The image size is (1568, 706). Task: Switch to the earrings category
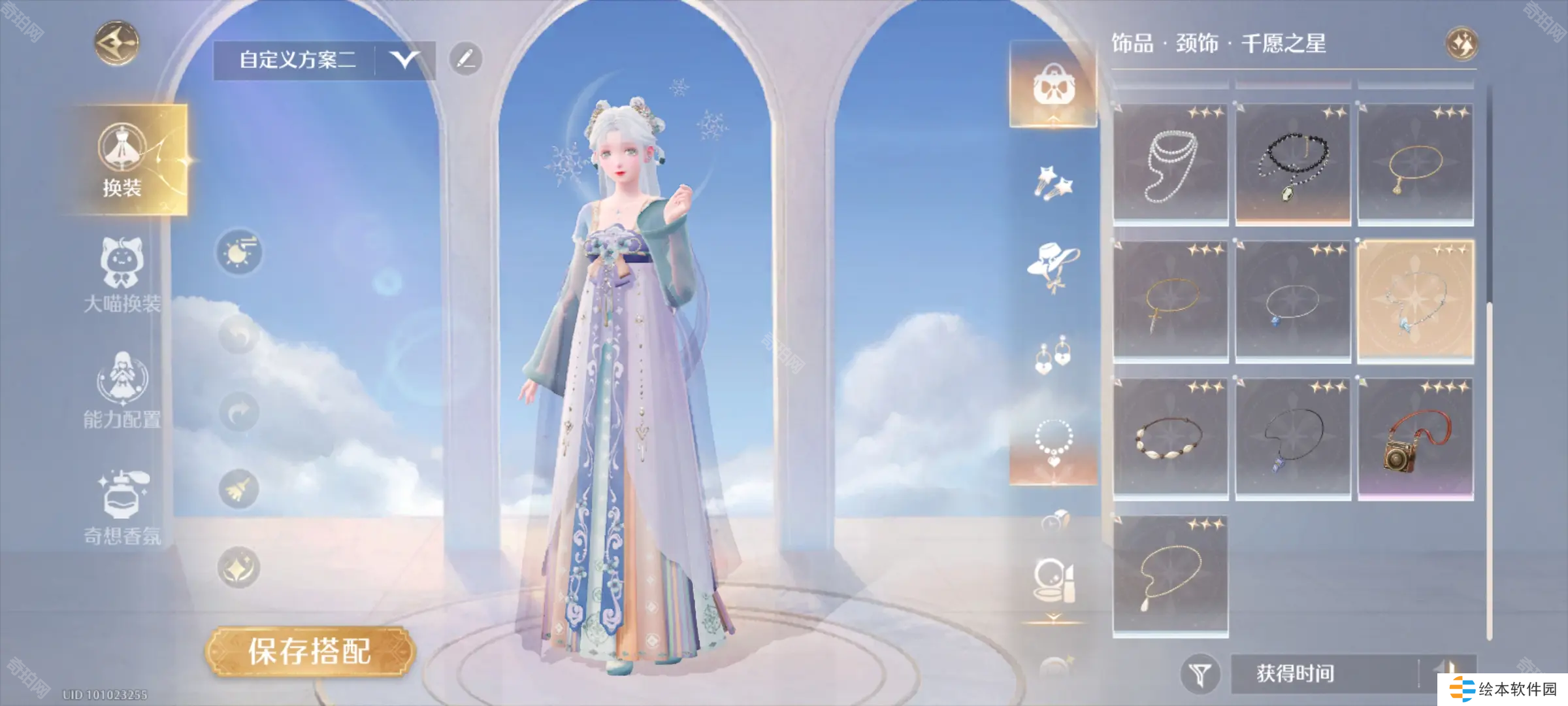1053,356
